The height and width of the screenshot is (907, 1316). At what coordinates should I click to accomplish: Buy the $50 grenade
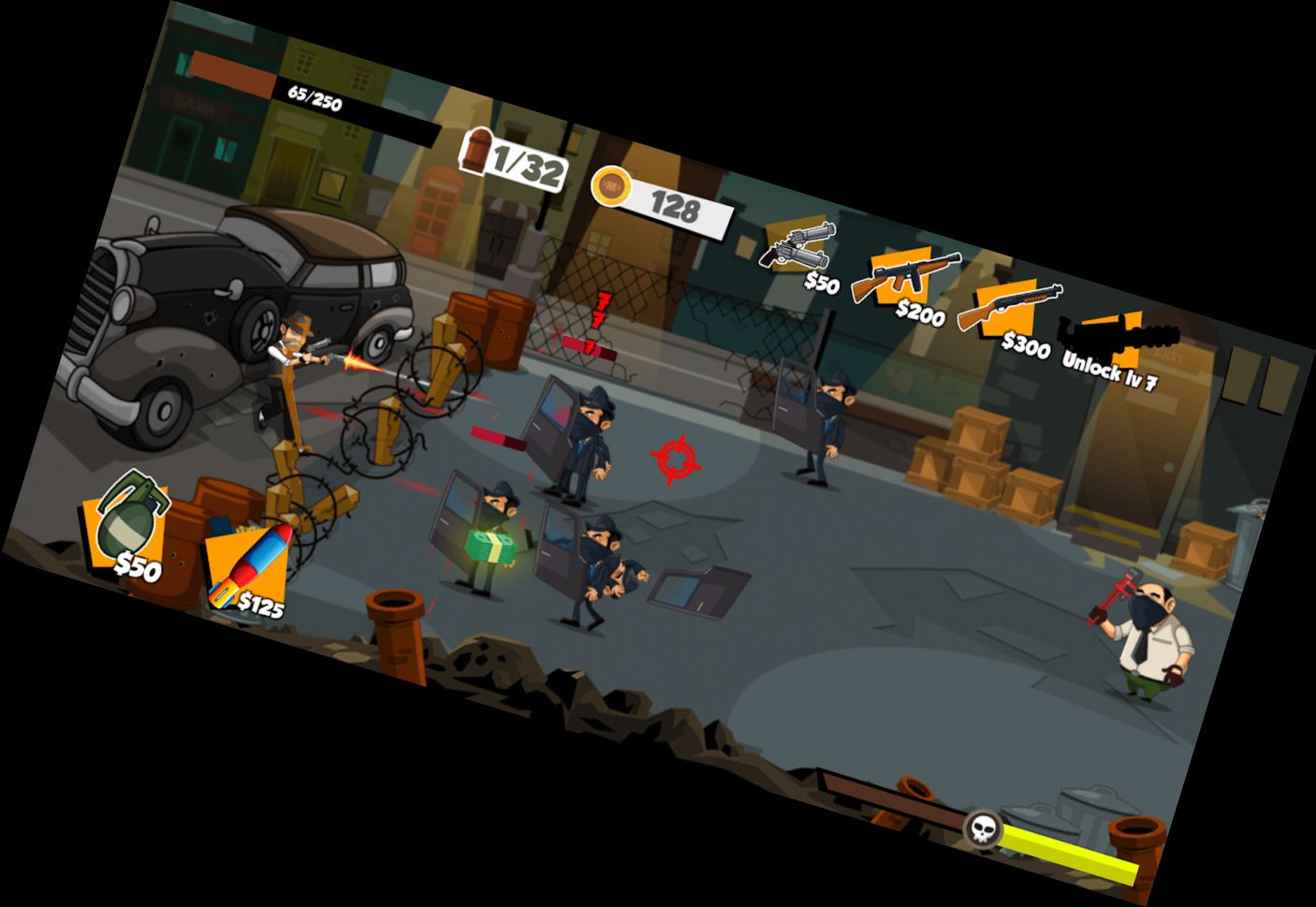pos(130,524)
